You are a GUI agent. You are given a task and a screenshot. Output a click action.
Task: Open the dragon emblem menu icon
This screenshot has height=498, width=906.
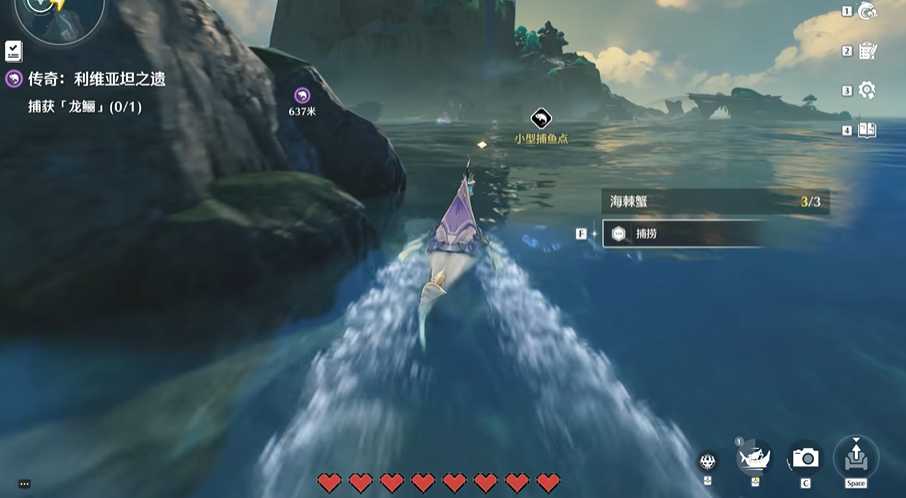867,12
